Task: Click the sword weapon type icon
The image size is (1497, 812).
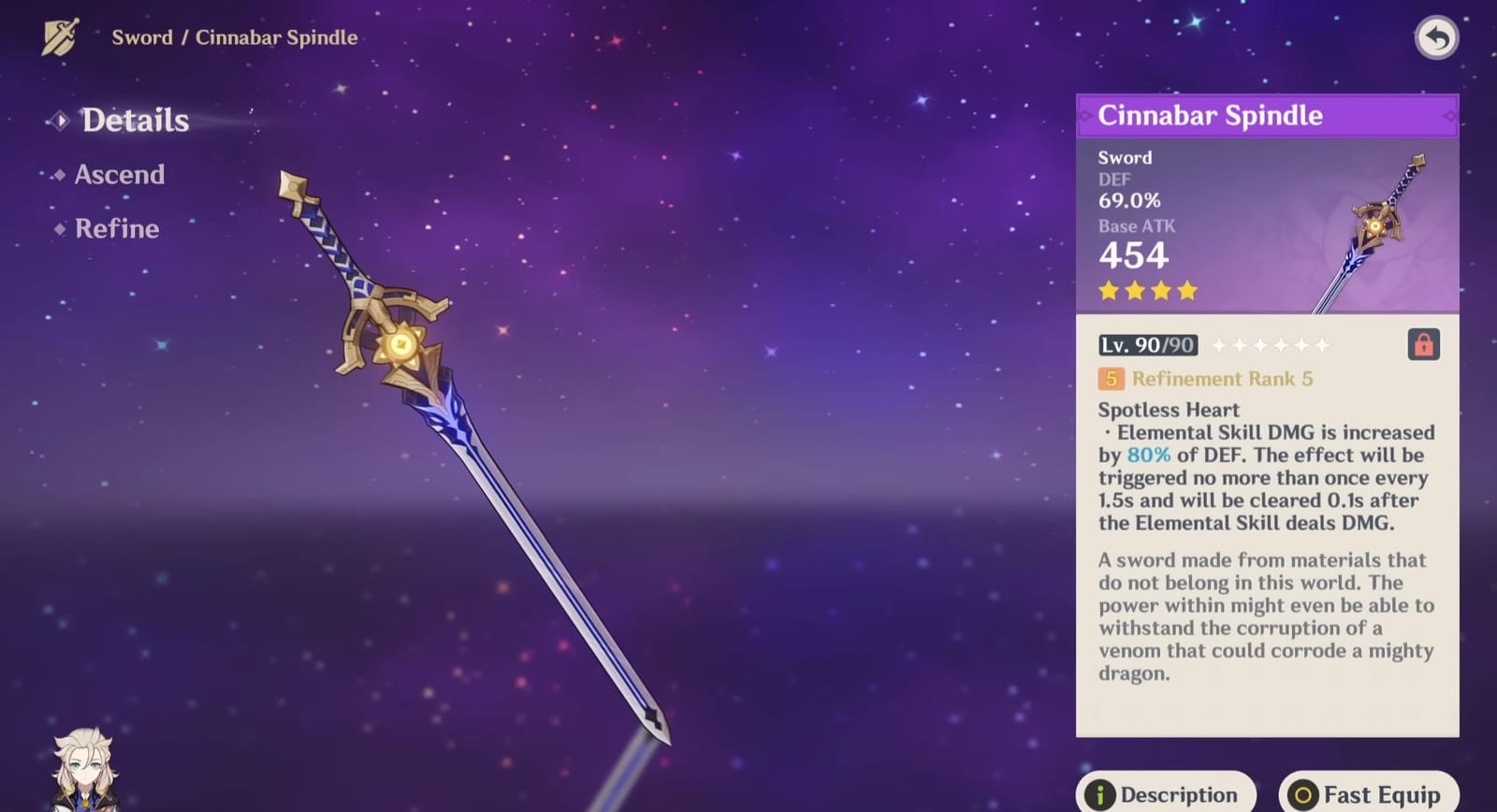Action: (x=58, y=36)
